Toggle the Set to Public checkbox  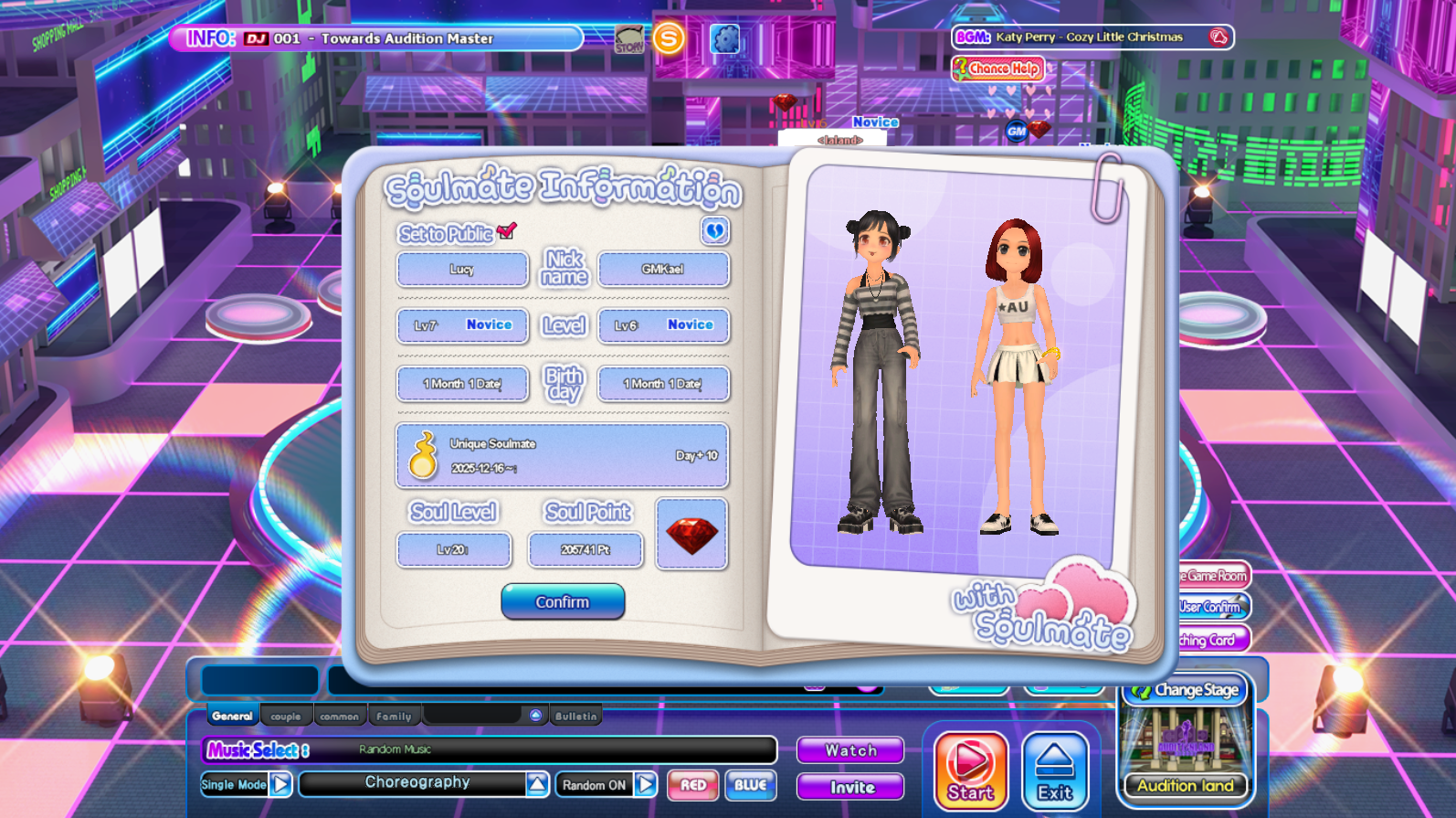tap(507, 231)
